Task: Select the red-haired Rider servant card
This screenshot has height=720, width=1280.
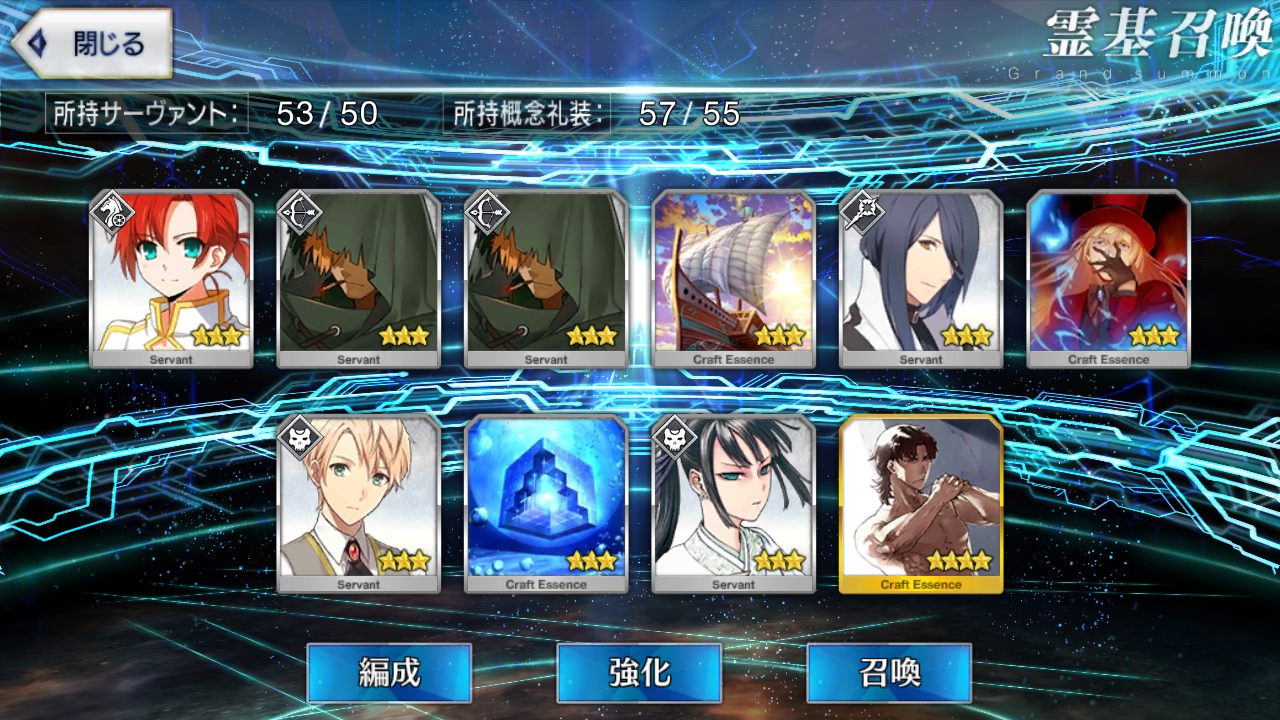Action: point(171,278)
